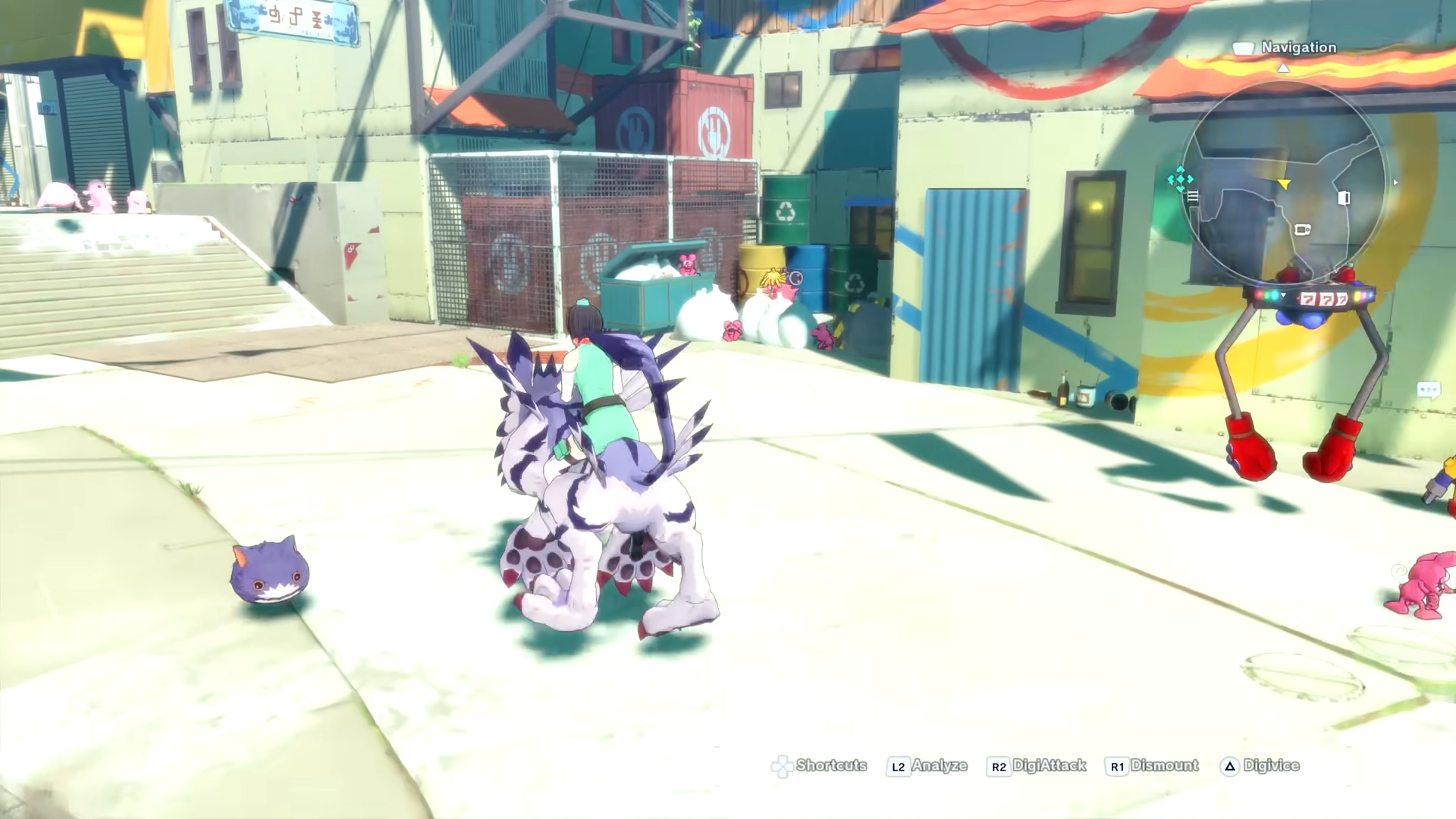Select the Navigation menu label
This screenshot has height=819, width=1456.
click(1298, 47)
